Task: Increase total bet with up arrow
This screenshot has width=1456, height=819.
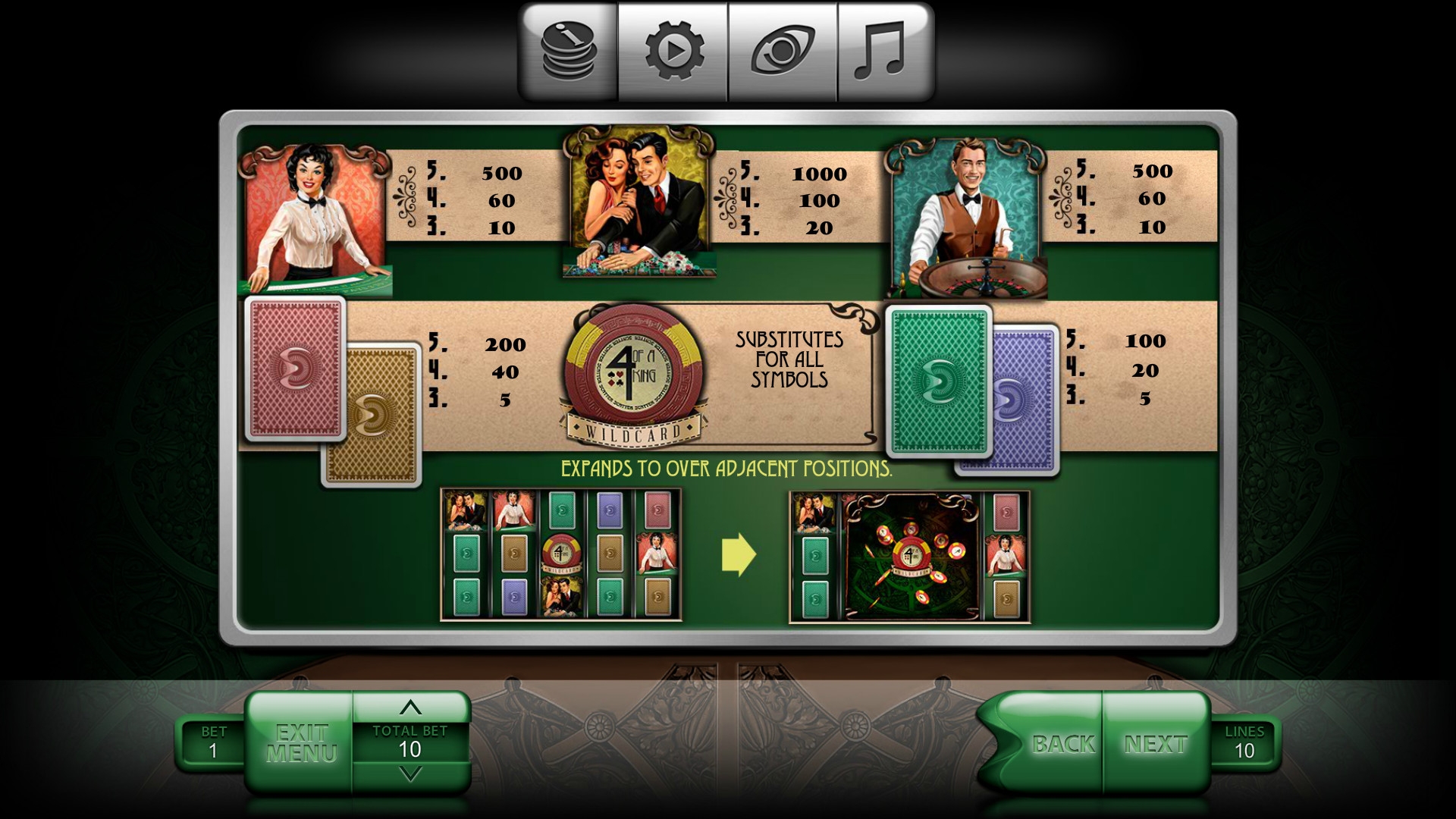Action: pos(410,708)
